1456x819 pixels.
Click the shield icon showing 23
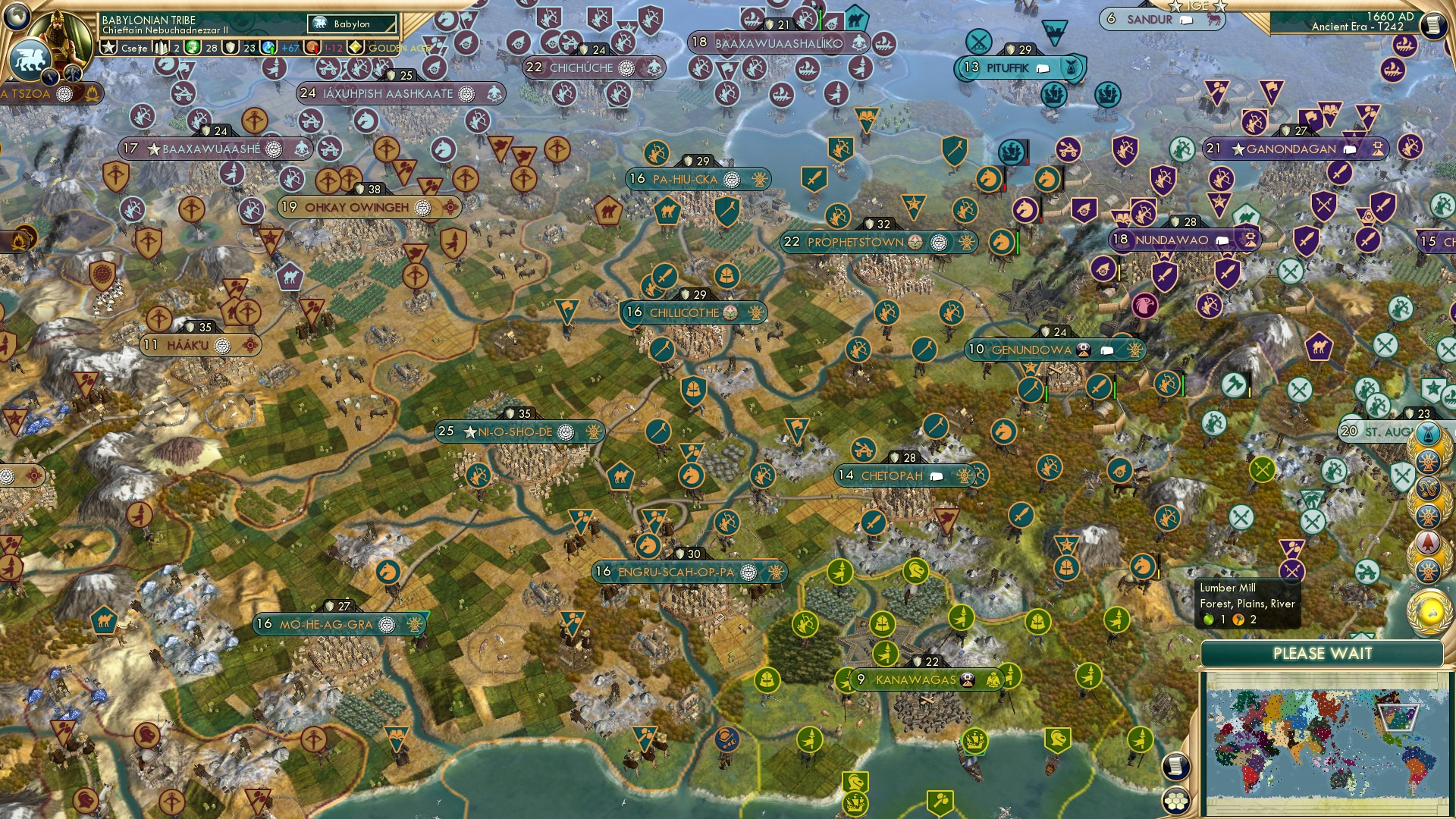pos(230,47)
